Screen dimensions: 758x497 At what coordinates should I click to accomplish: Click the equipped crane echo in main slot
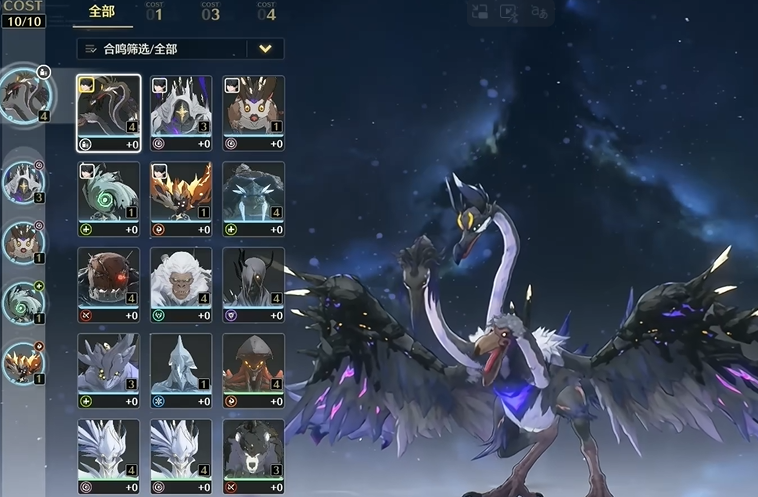[26, 94]
